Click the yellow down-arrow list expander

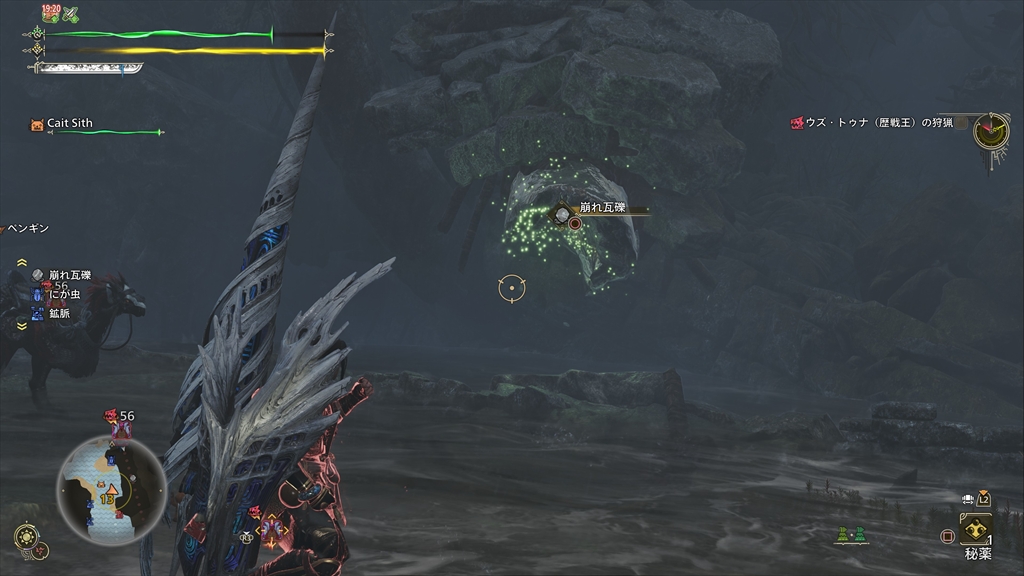tap(21, 326)
